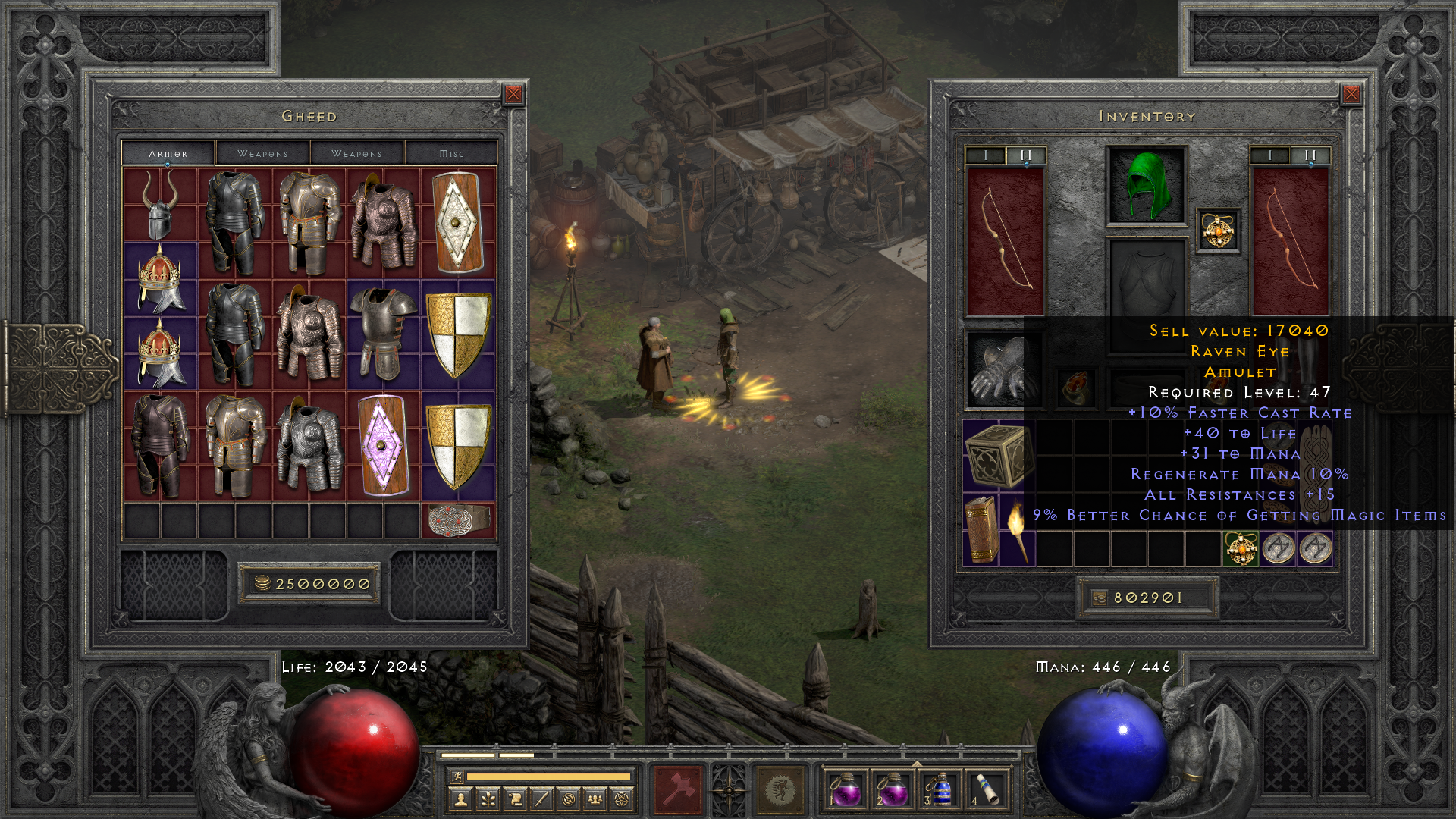Viewport: 1456px width, 819px height.
Task: Select the tome book in inventory
Action: tap(981, 529)
